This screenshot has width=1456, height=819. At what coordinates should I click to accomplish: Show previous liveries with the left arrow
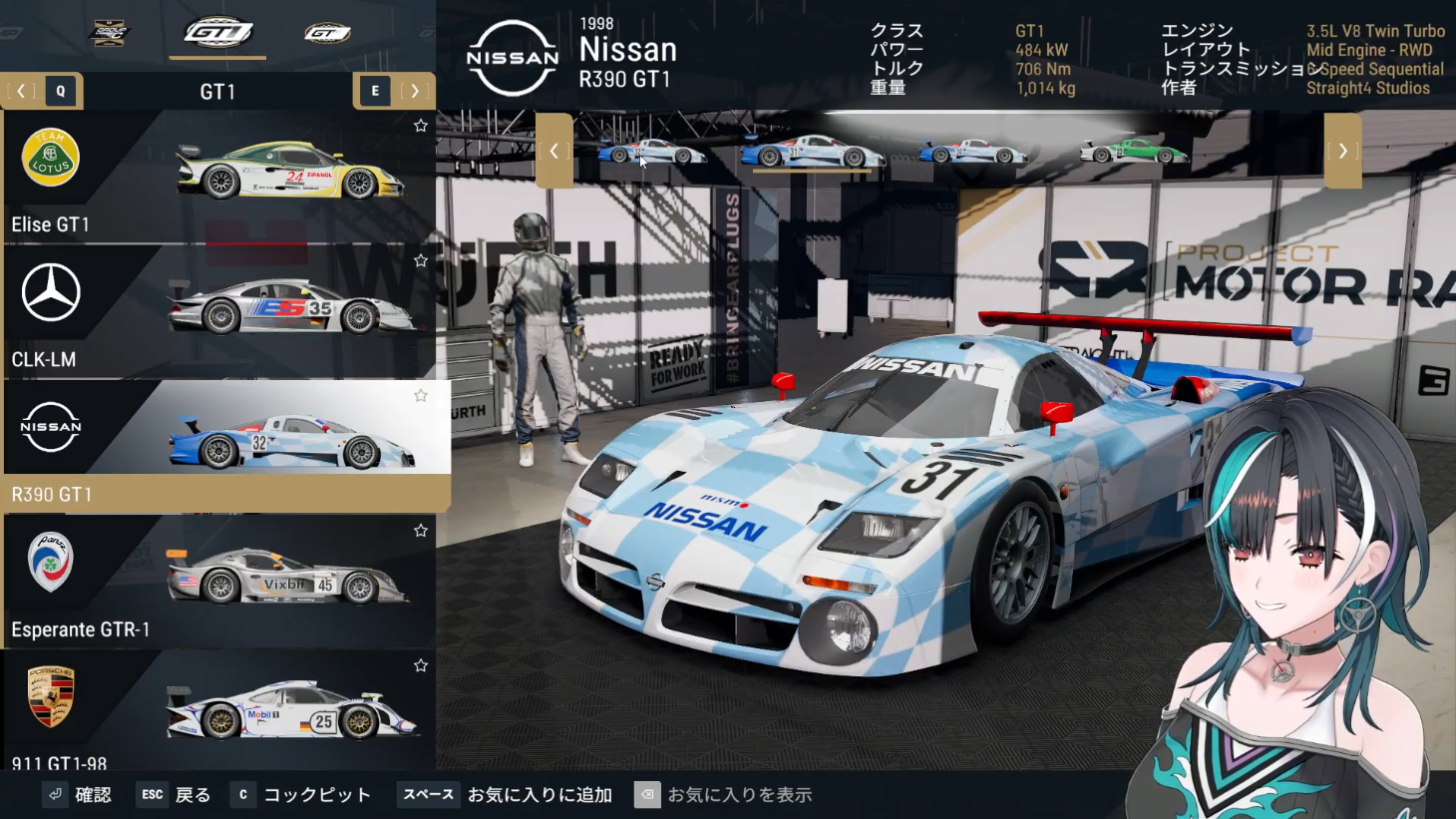pyautogui.click(x=554, y=151)
